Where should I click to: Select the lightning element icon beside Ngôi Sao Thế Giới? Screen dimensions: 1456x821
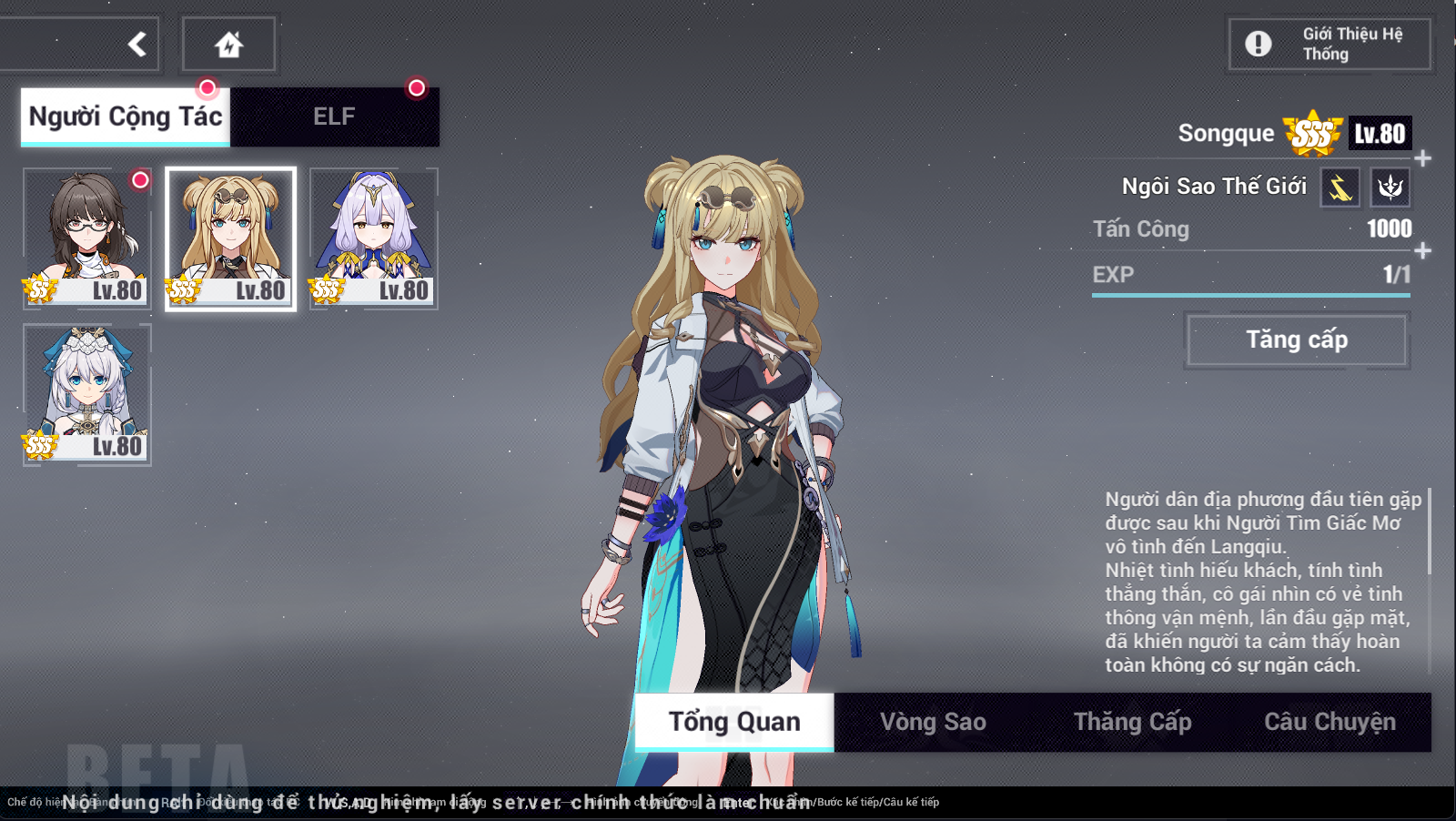click(1338, 187)
